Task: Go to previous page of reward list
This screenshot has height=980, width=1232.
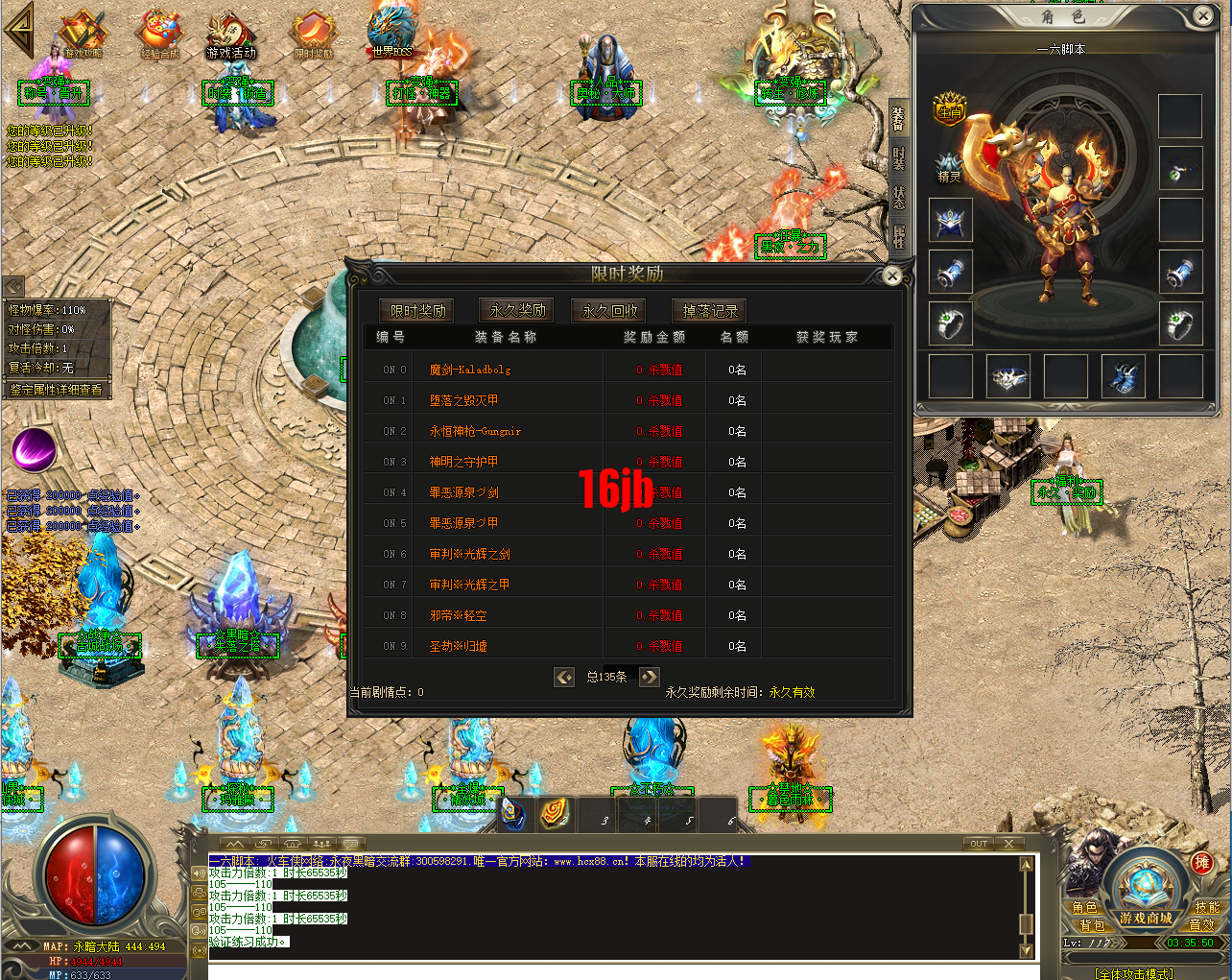Action: [564, 677]
